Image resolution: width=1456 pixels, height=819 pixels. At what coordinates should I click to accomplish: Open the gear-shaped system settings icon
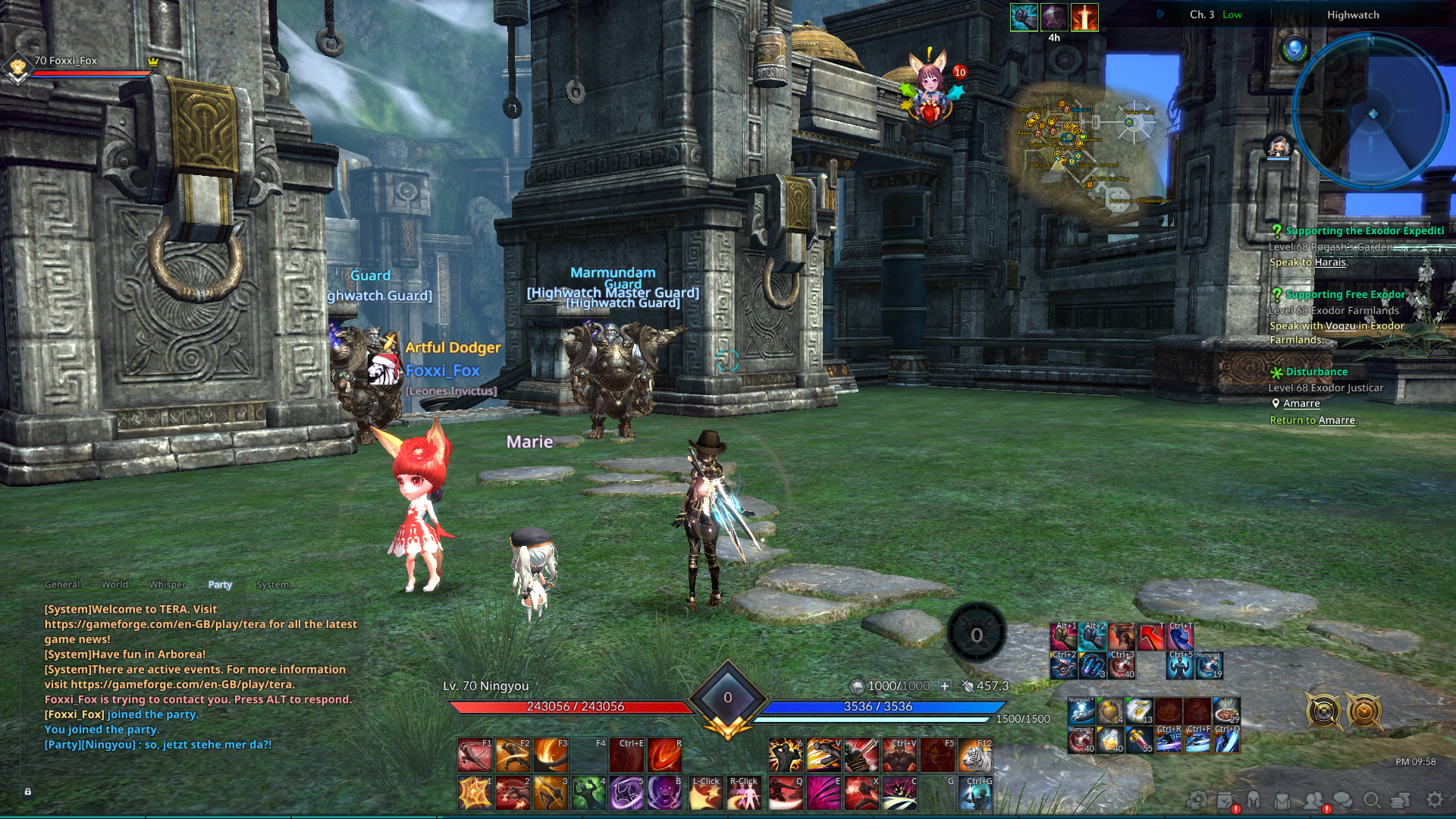click(1434, 799)
